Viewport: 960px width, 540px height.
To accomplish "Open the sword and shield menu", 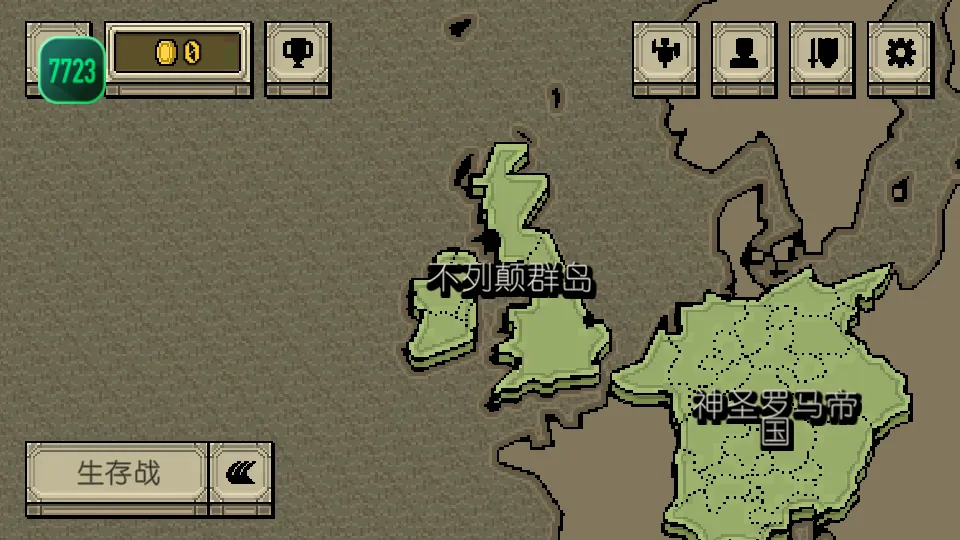I will [822, 53].
